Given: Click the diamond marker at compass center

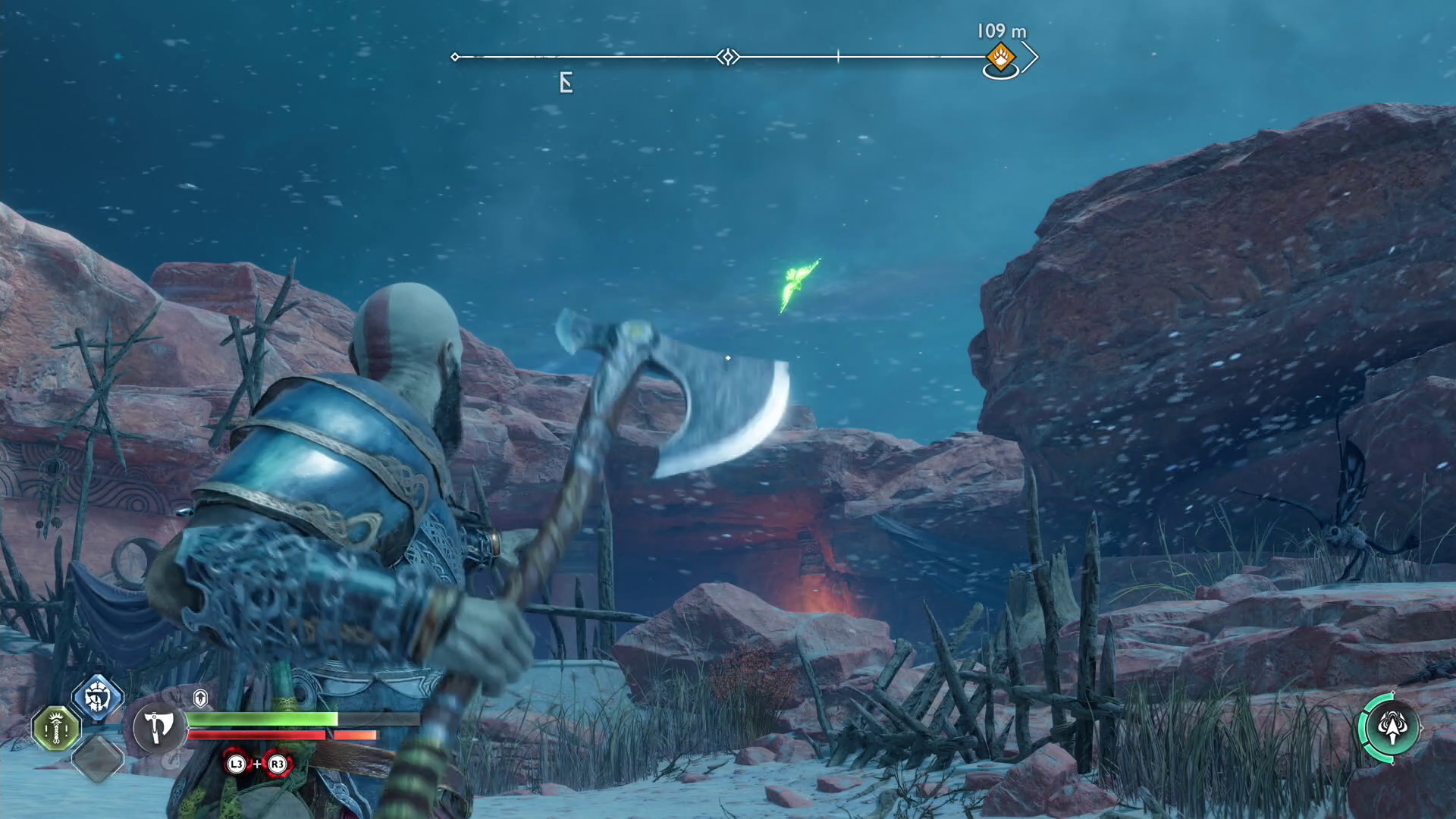Looking at the screenshot, I should click(x=728, y=57).
